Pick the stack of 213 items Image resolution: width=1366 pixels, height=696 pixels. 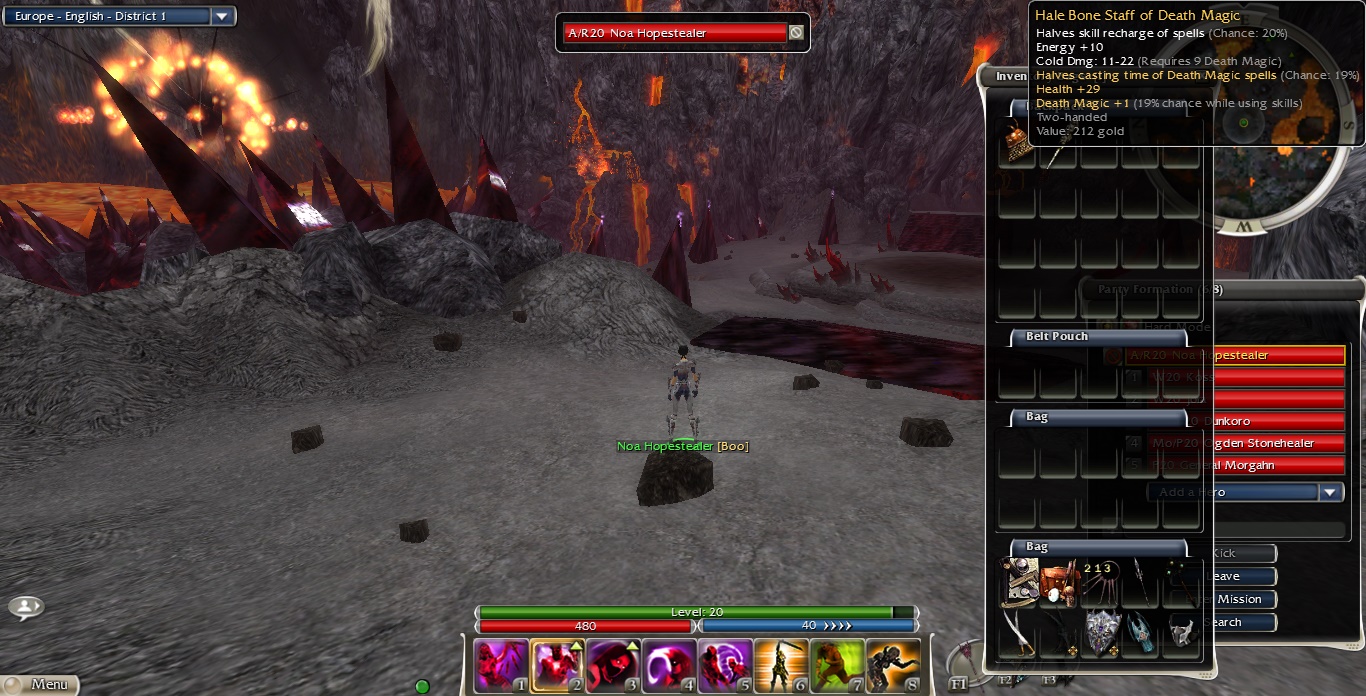(x=1099, y=583)
